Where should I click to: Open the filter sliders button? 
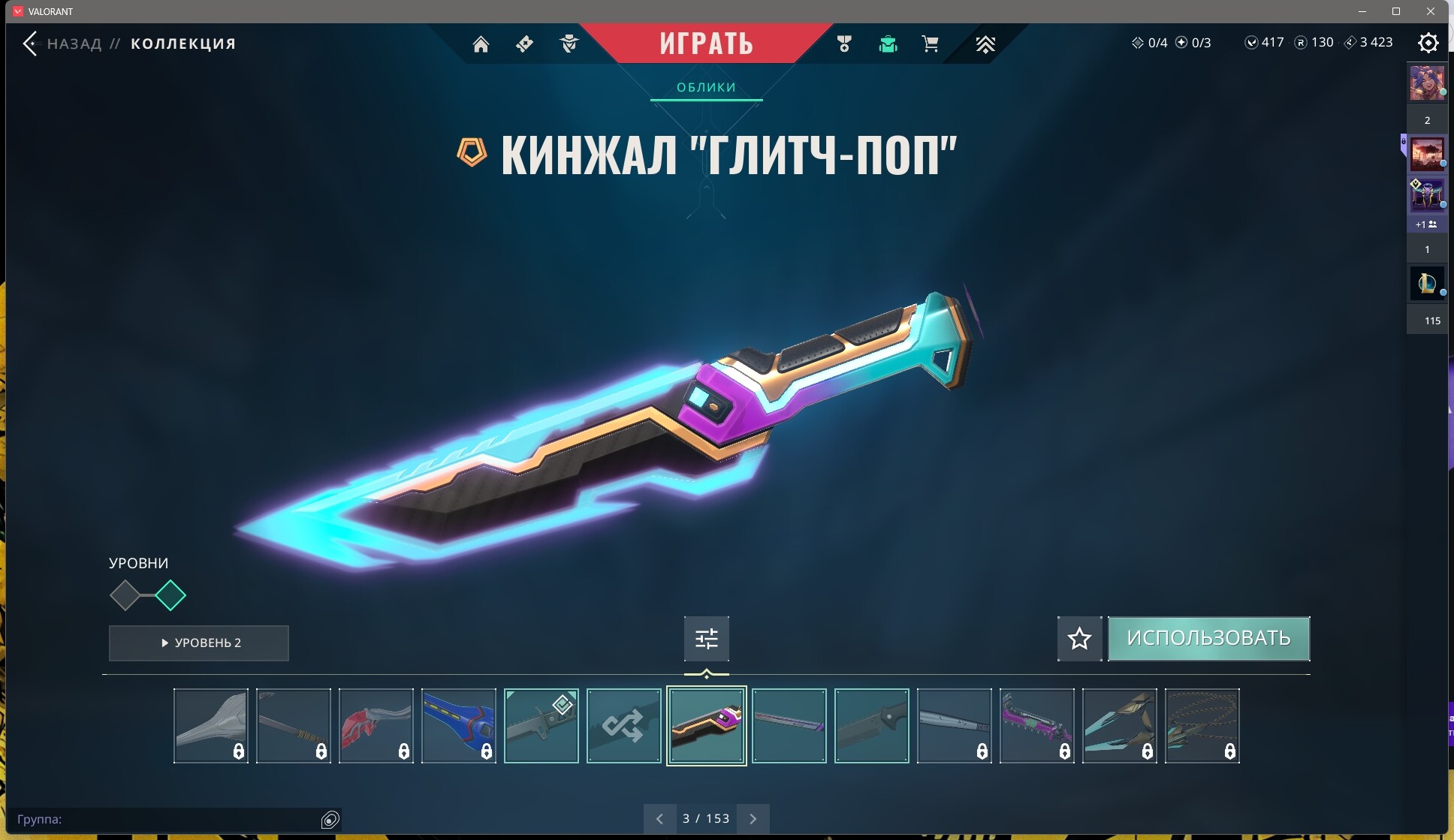click(706, 639)
